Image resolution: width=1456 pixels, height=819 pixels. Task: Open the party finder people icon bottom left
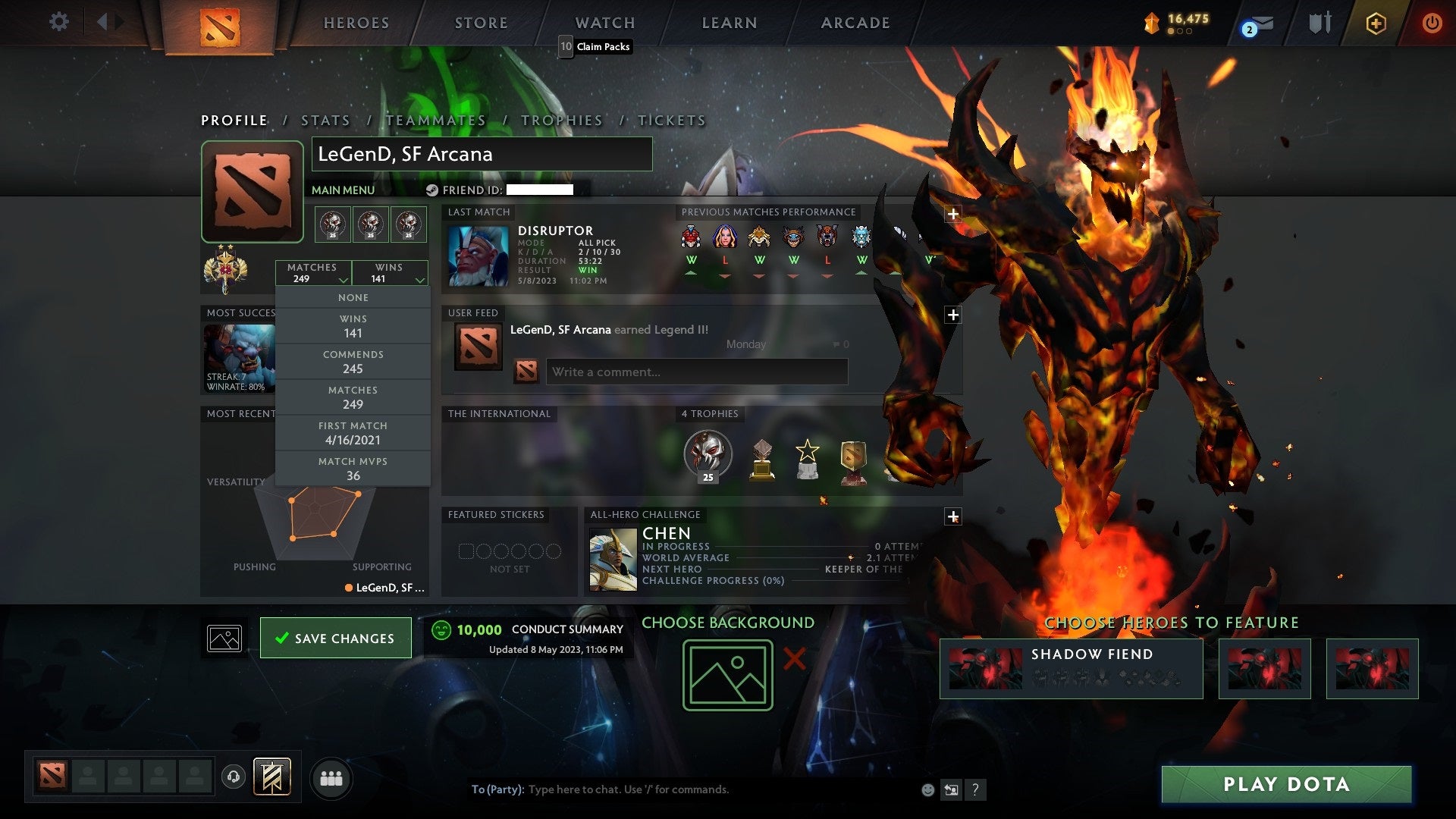coord(331,777)
